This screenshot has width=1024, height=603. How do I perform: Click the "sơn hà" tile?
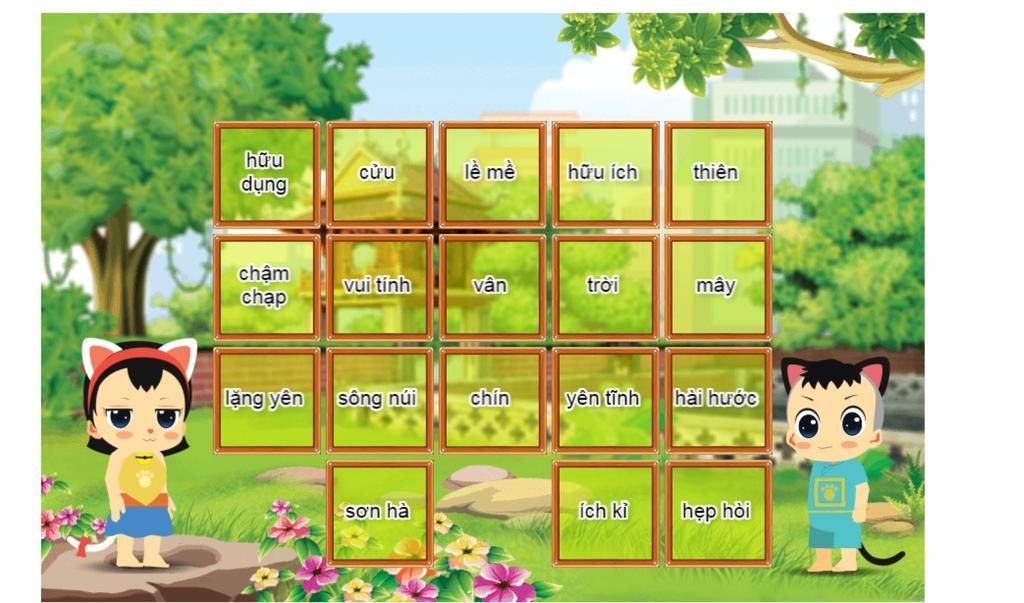point(379,513)
